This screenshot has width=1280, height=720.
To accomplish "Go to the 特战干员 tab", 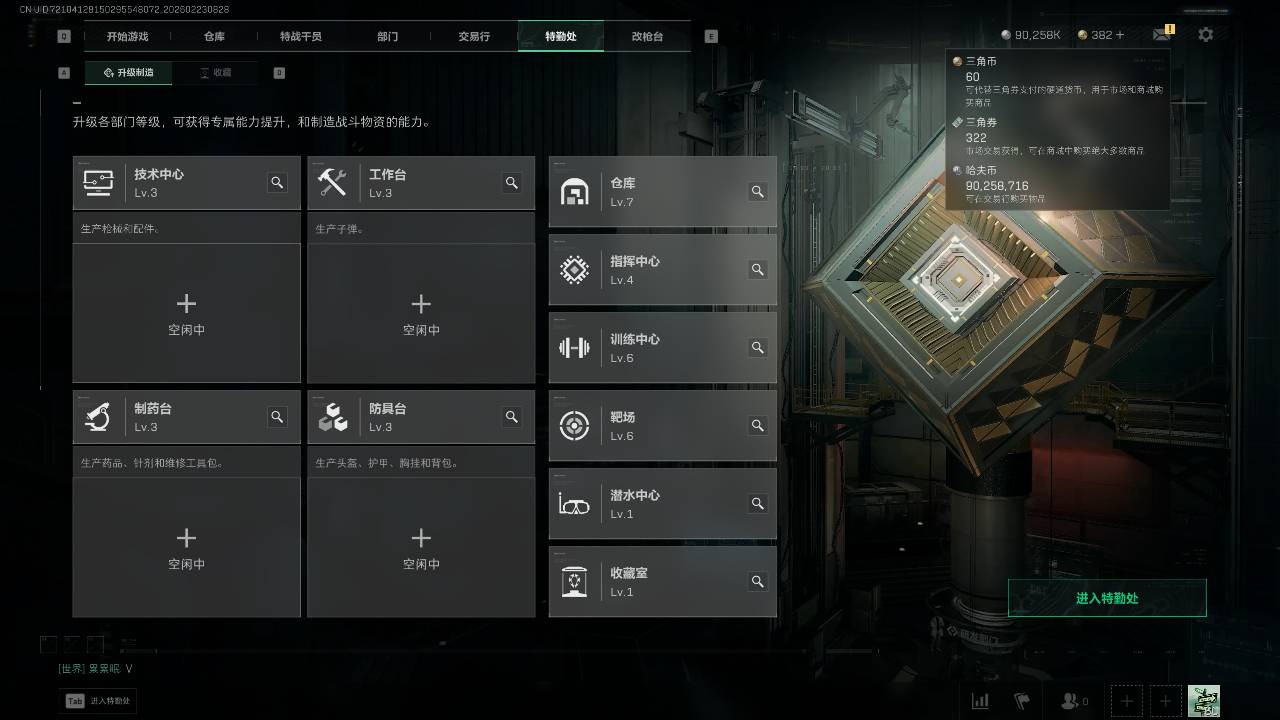I will (x=301, y=37).
